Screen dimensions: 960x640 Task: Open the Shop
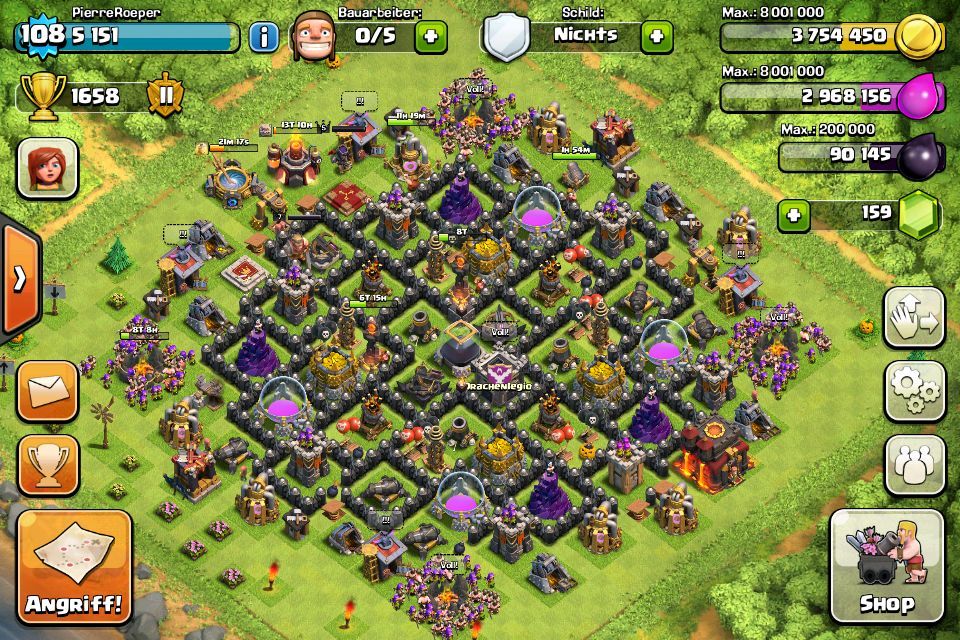click(x=886, y=566)
